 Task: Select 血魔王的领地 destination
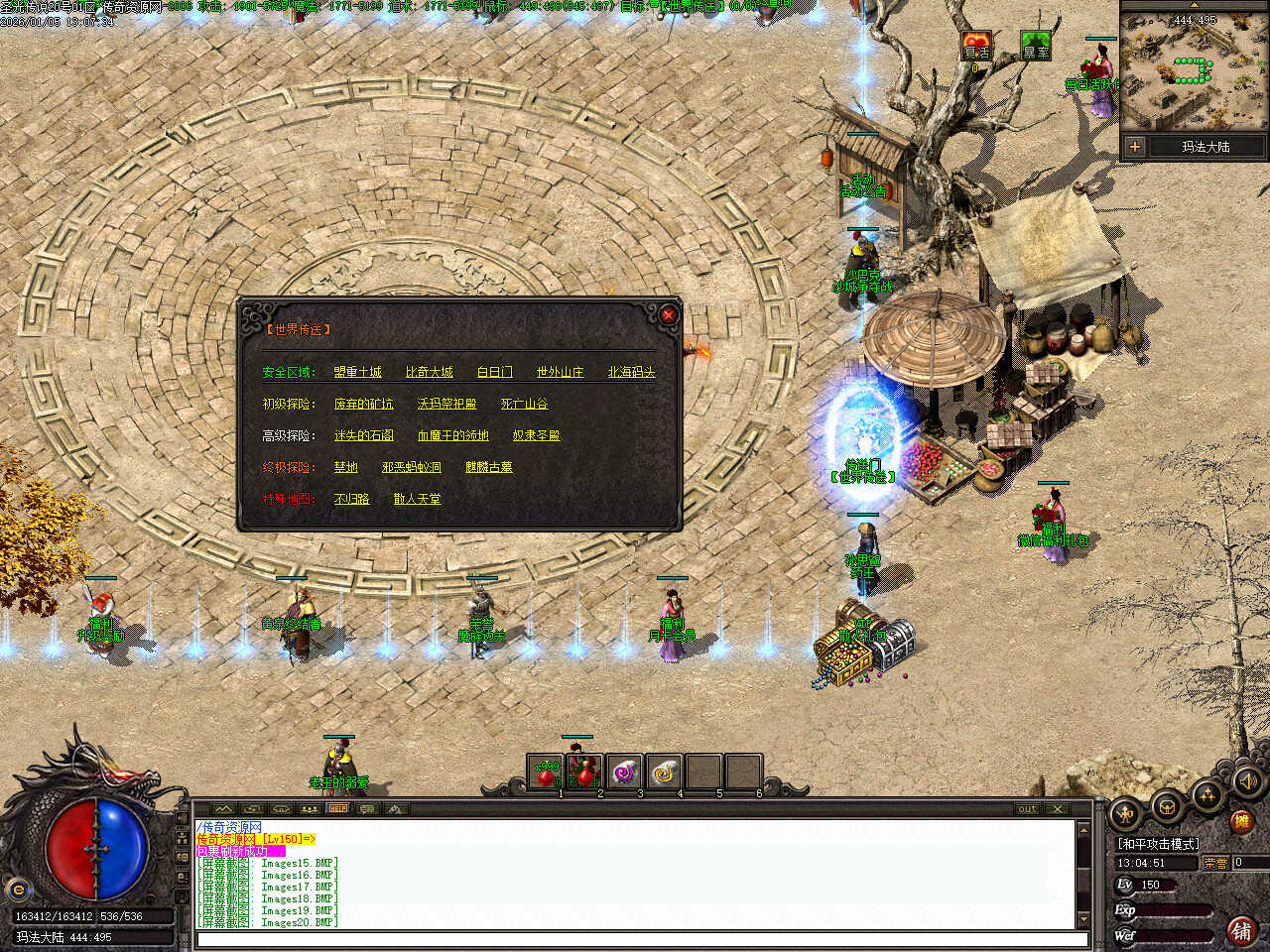coord(452,435)
